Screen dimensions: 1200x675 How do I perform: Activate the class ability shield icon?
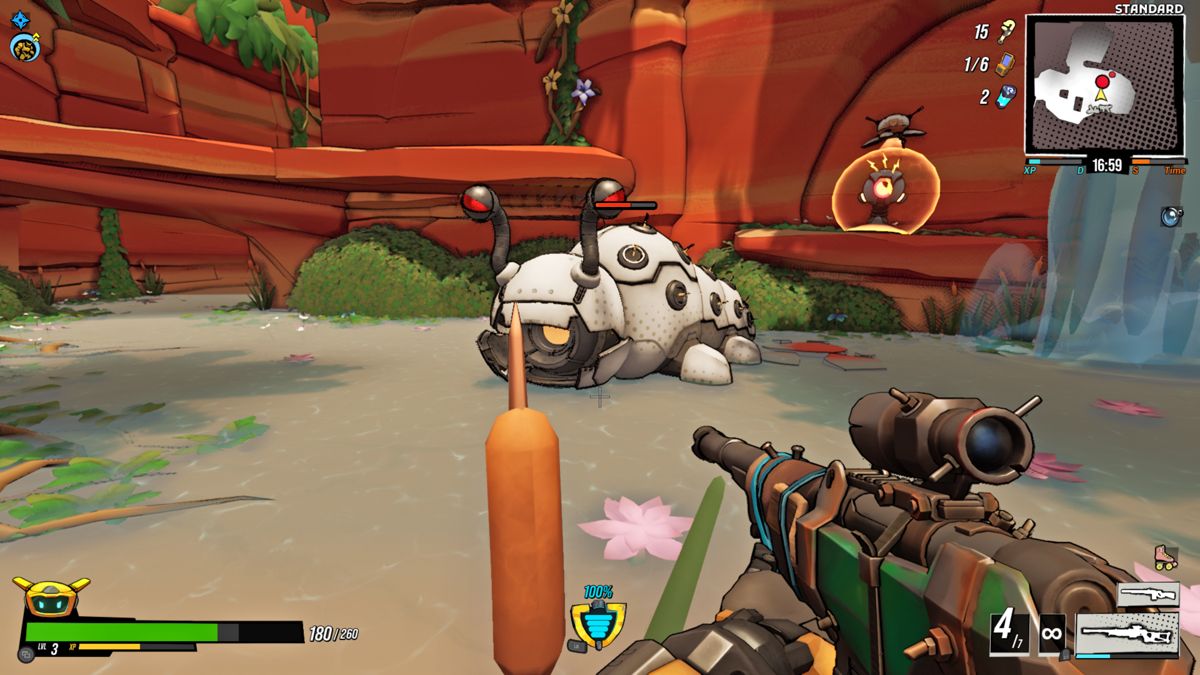tap(598, 626)
